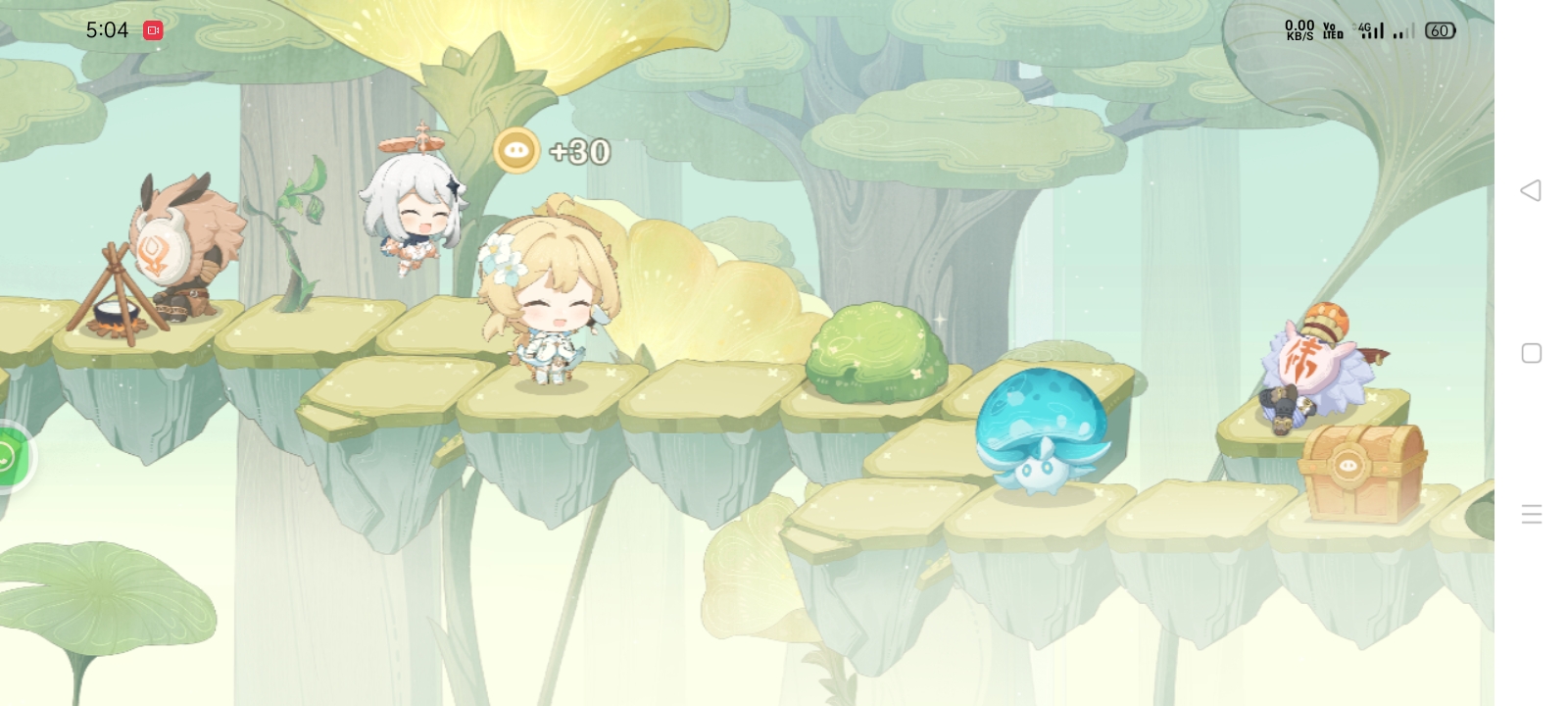
Task: Tap the red screen recording indicator
Action: (x=152, y=30)
